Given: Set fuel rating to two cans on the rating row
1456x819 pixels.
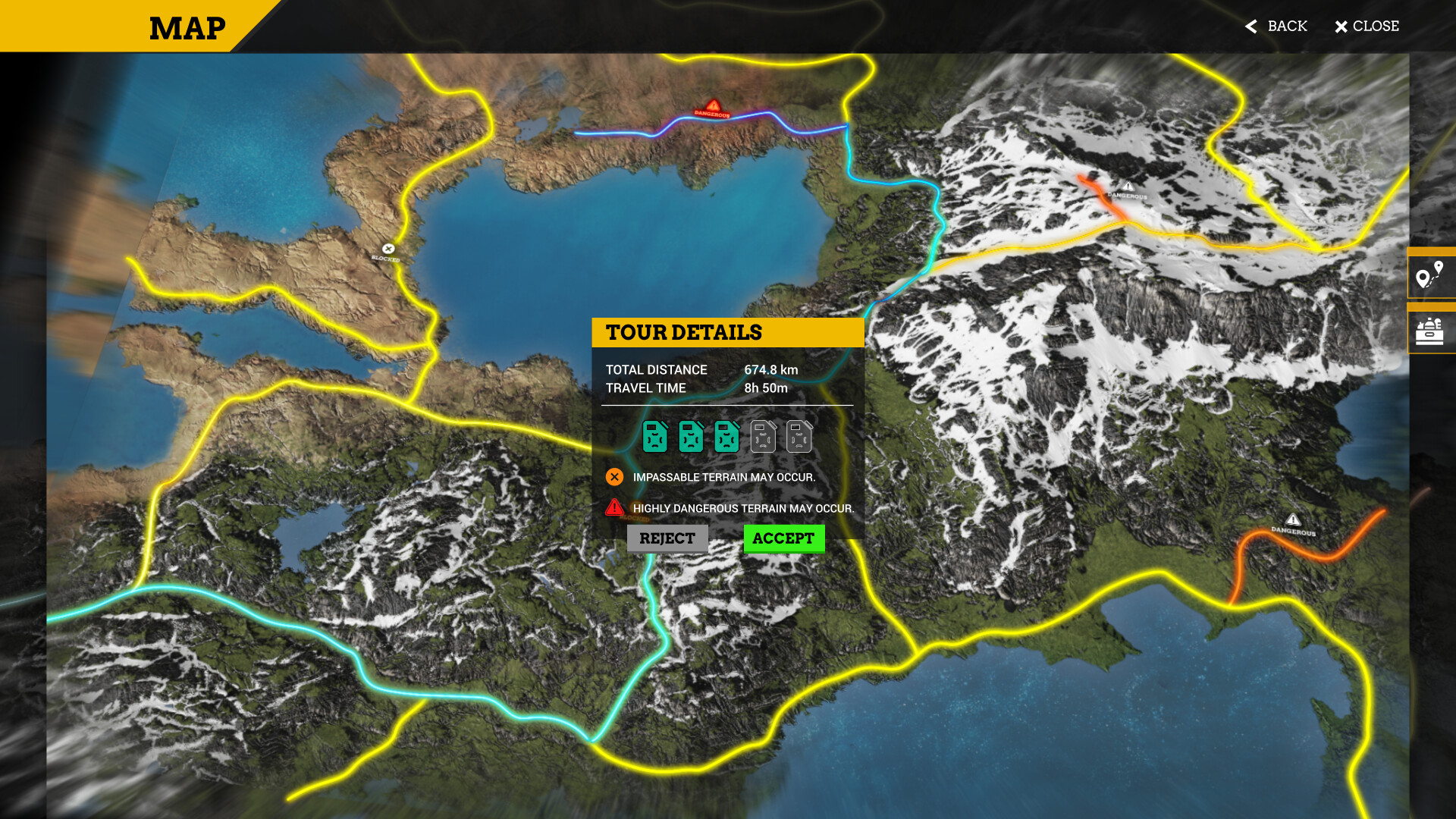Looking at the screenshot, I should click(691, 437).
